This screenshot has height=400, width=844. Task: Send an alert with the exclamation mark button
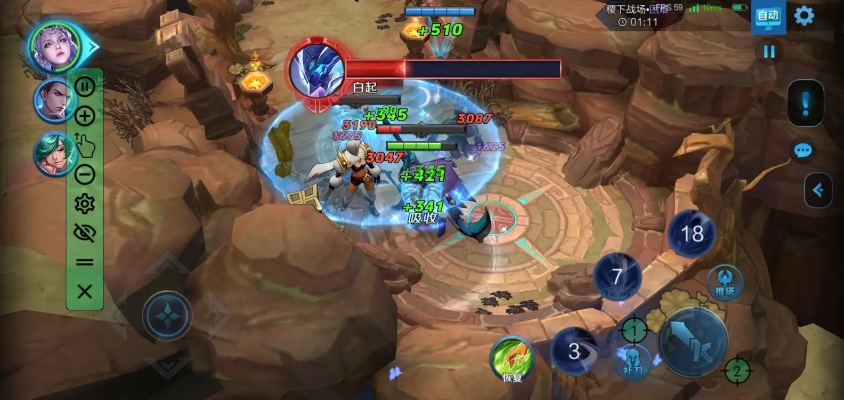805,102
